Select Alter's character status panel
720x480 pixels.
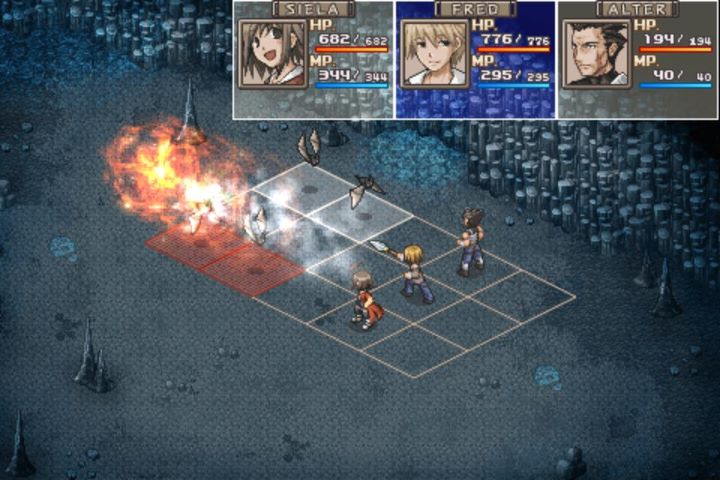[637, 60]
